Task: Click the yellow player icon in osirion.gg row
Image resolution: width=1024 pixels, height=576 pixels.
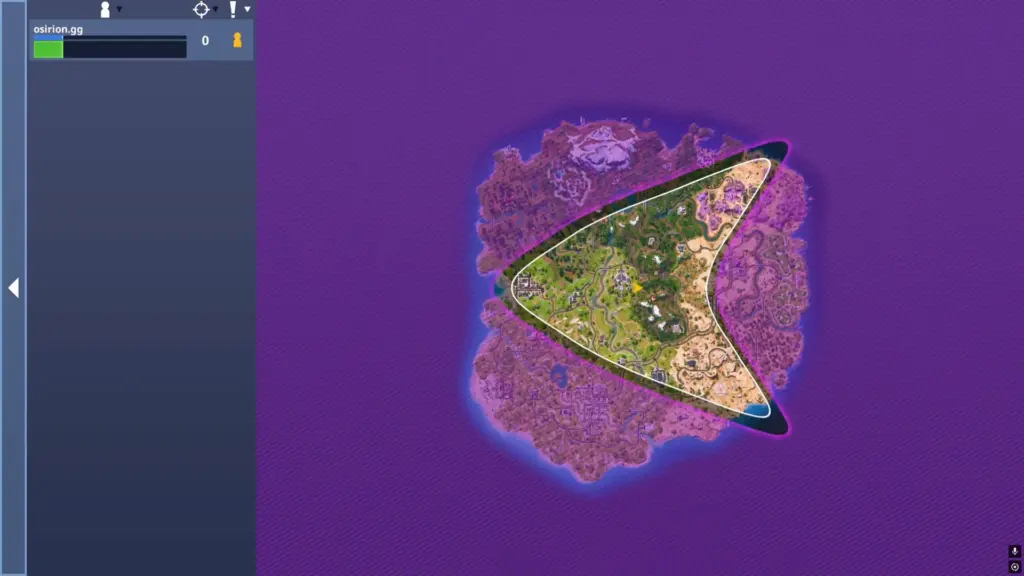Action: click(x=237, y=41)
